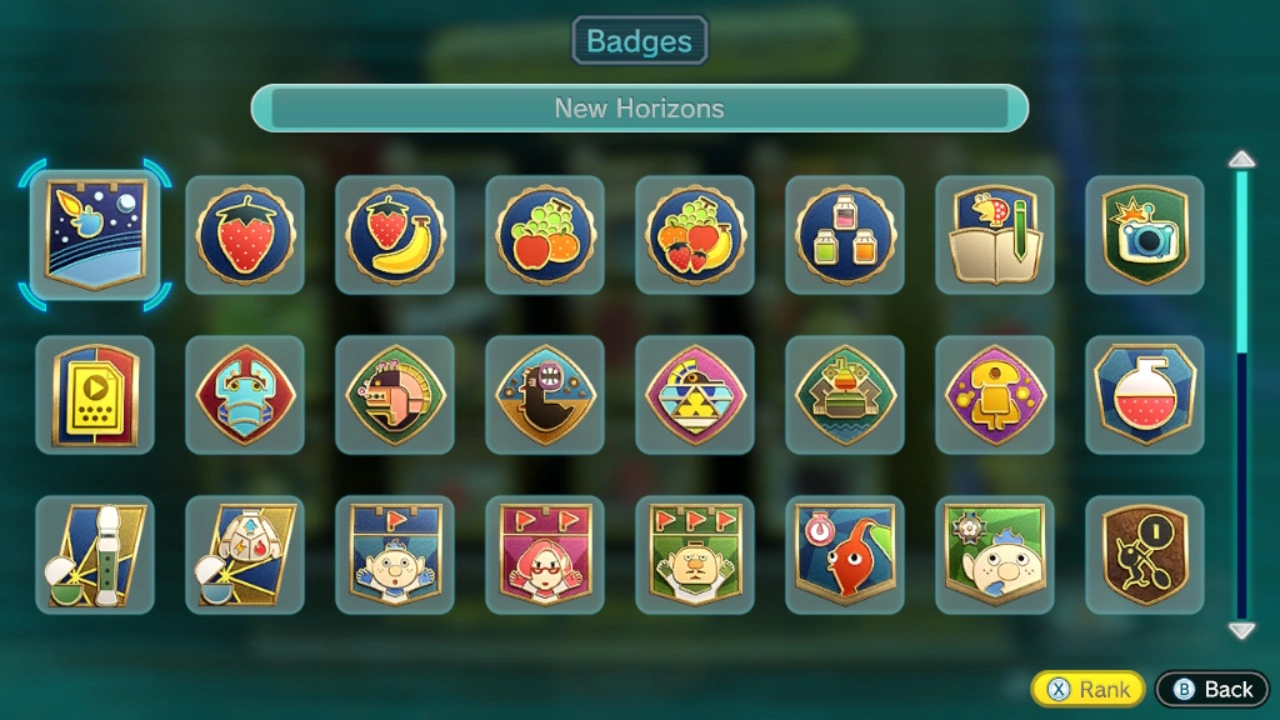Select the blue robot face badge
Viewport: 1280px width, 720px height.
pyautogui.click(x=245, y=395)
